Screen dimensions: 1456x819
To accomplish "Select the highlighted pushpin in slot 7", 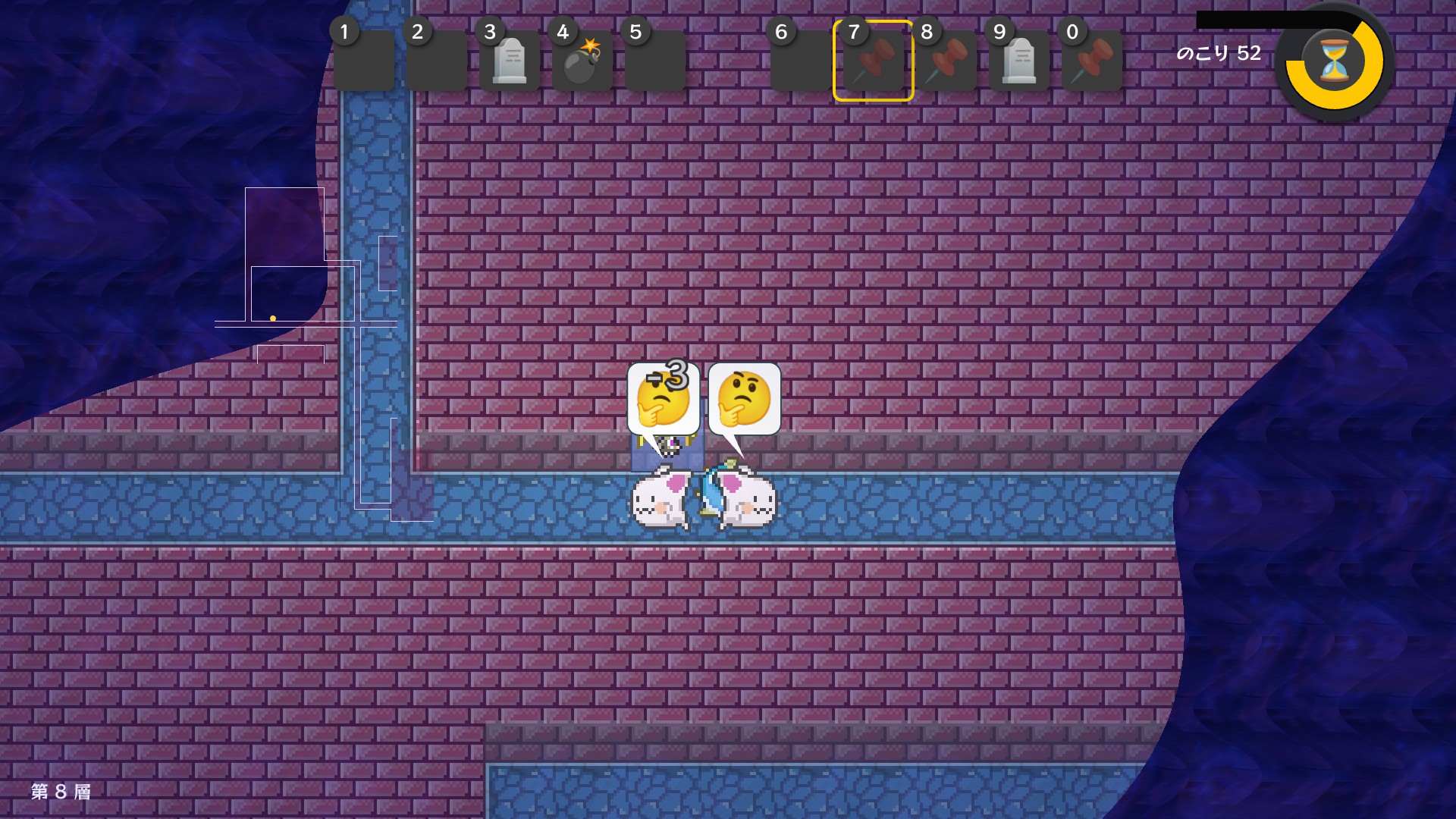I will click(x=874, y=61).
